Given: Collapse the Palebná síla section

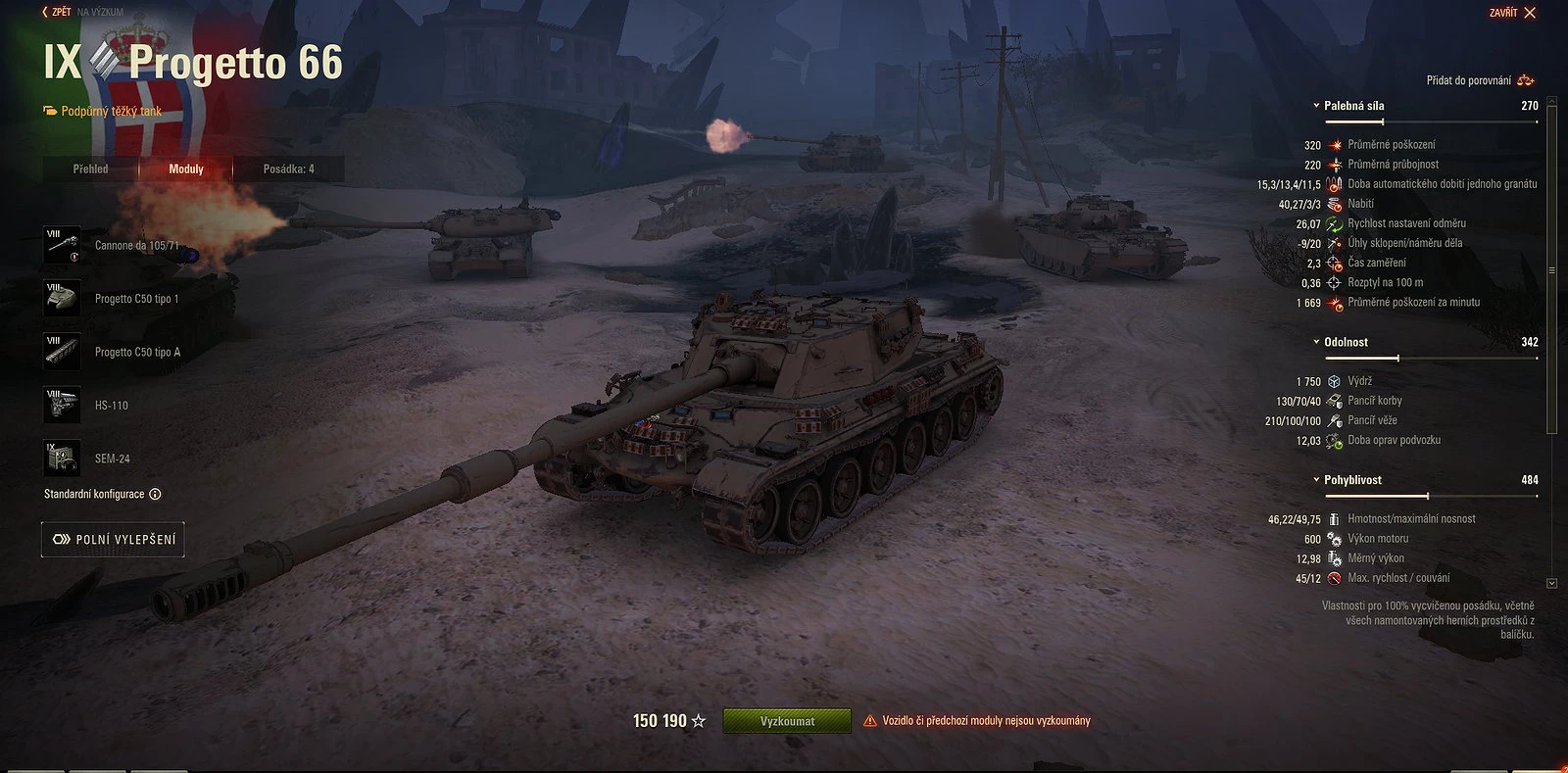Looking at the screenshot, I should (1317, 106).
